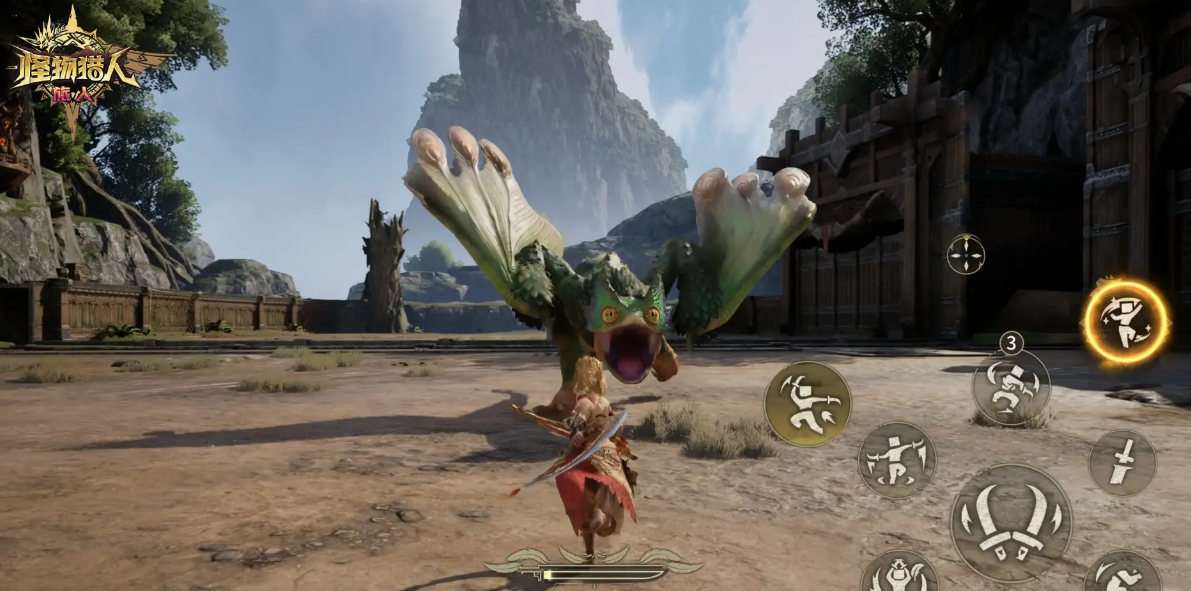Image resolution: width=1191 pixels, height=591 pixels.
Task: Use the skill with the 3 counter
Action: [x=1011, y=387]
